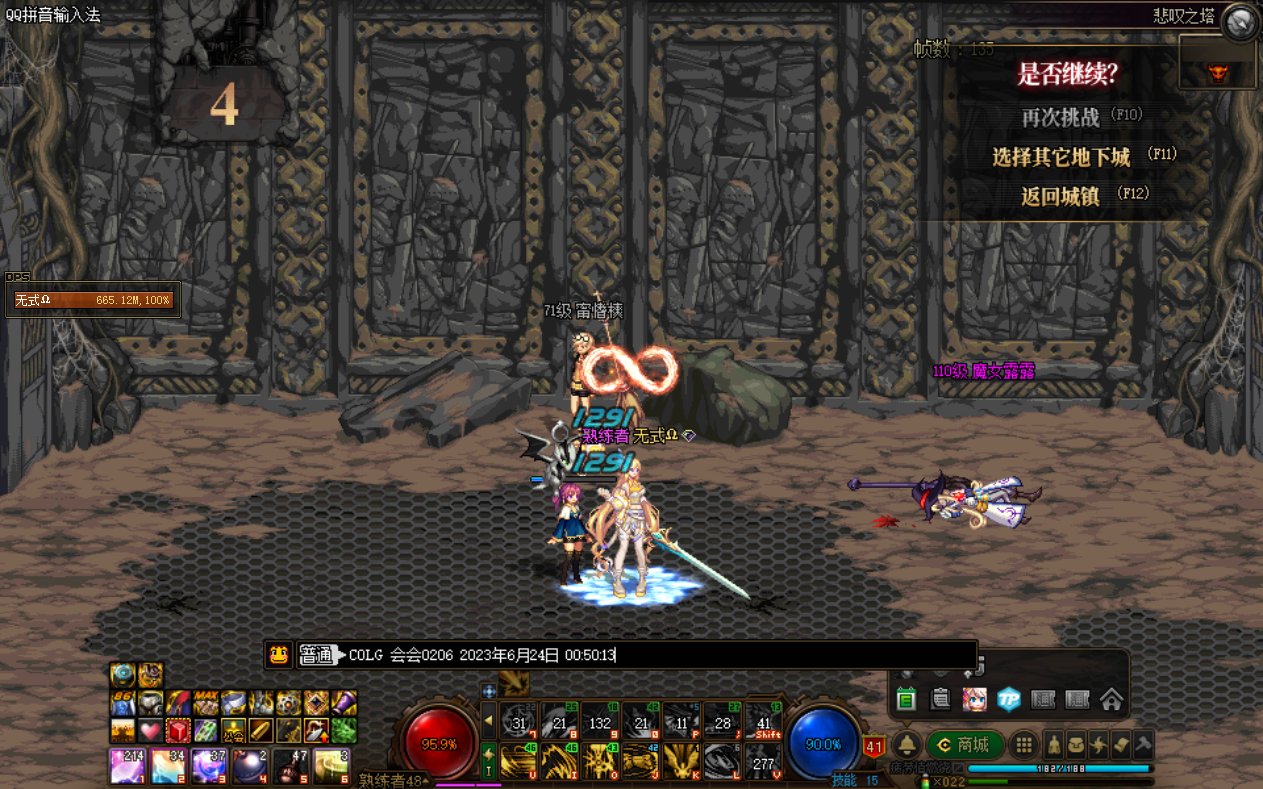1263x789 pixels.
Task: Click the blonde character portrait icon
Action: [974, 700]
